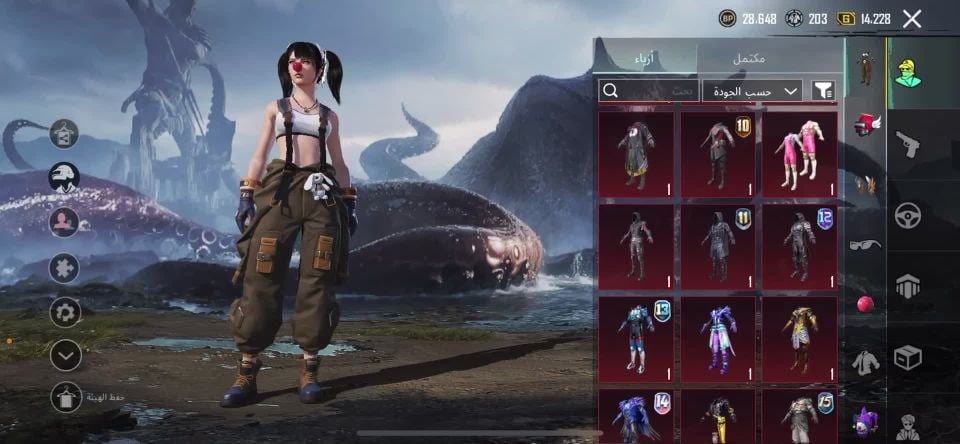Select the gold and white robed outfit
The height and width of the screenshot is (444, 960).
[x=800, y=338]
